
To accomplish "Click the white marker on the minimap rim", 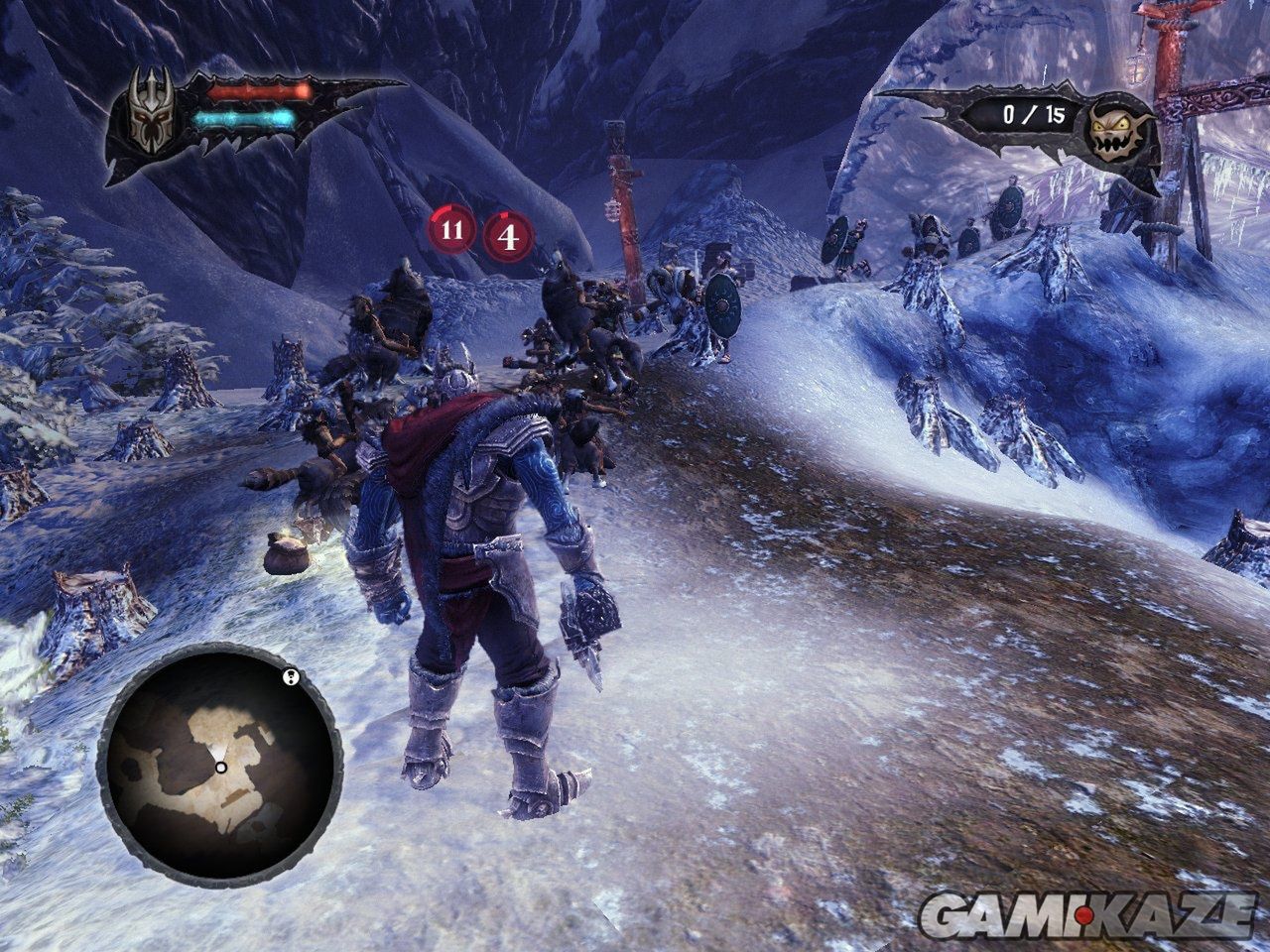I will pyautogui.click(x=290, y=677).
